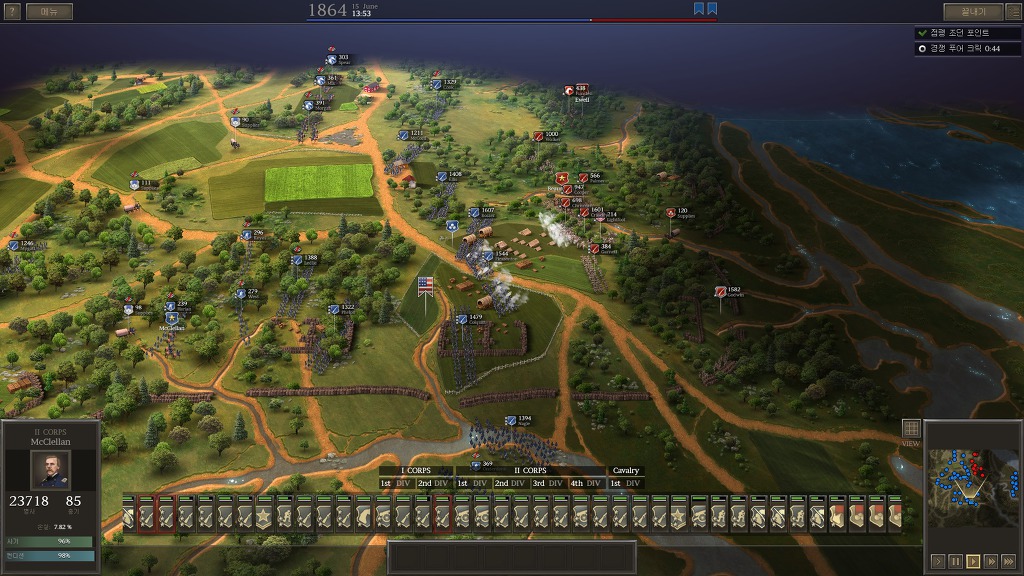Set slowest game speed (first speed arrow)
The width and height of the screenshot is (1024, 576).
point(938,561)
